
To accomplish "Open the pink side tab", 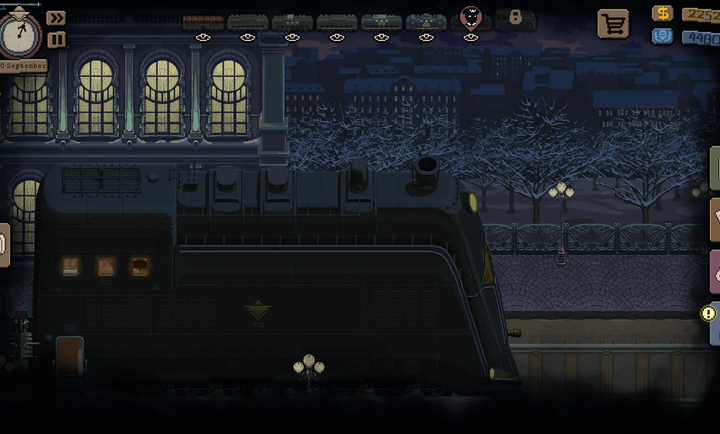I will [714, 271].
